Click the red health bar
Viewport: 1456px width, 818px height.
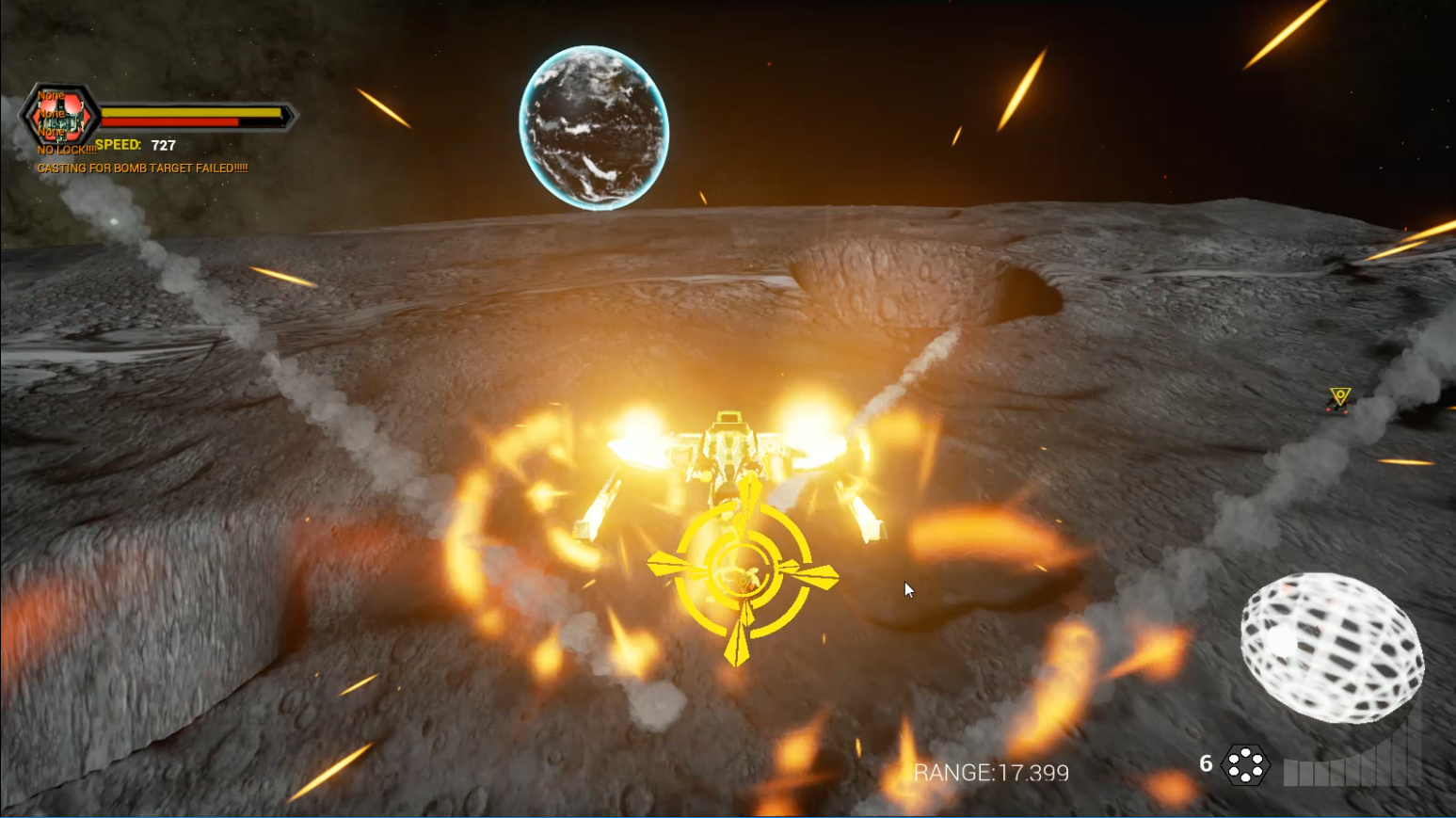coord(169,122)
